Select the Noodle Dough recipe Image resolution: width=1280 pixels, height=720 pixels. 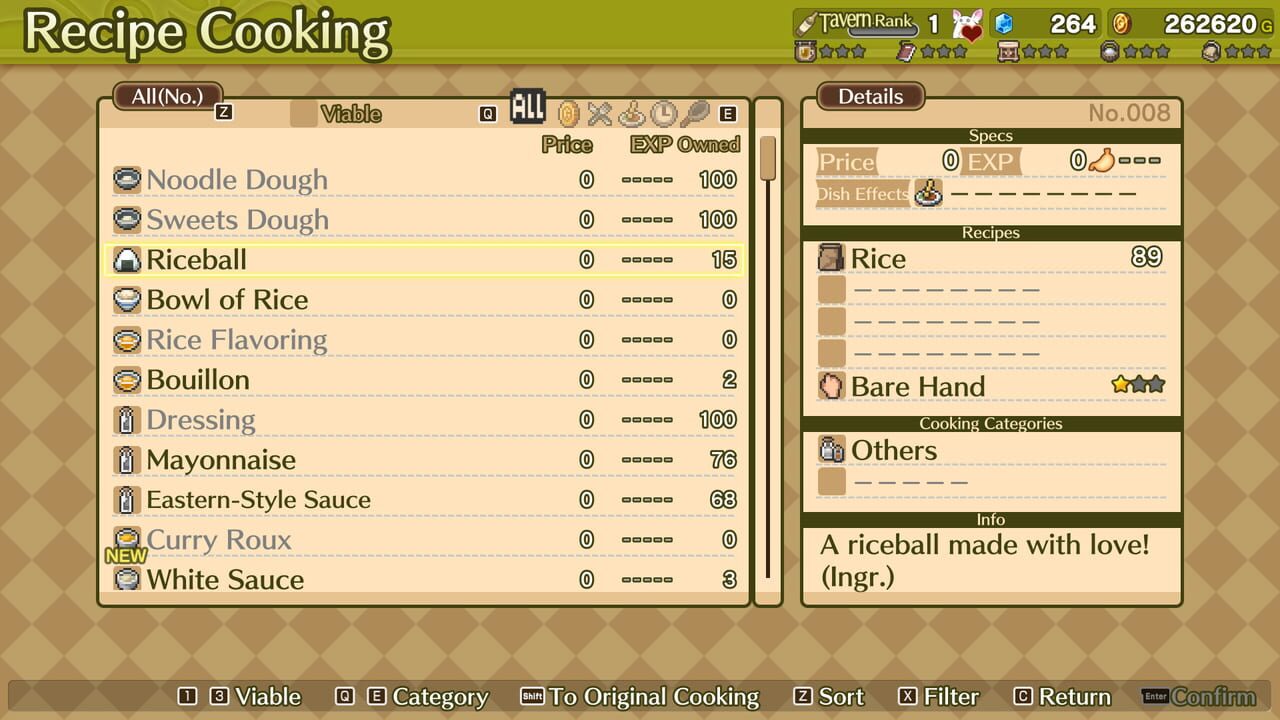pos(237,180)
